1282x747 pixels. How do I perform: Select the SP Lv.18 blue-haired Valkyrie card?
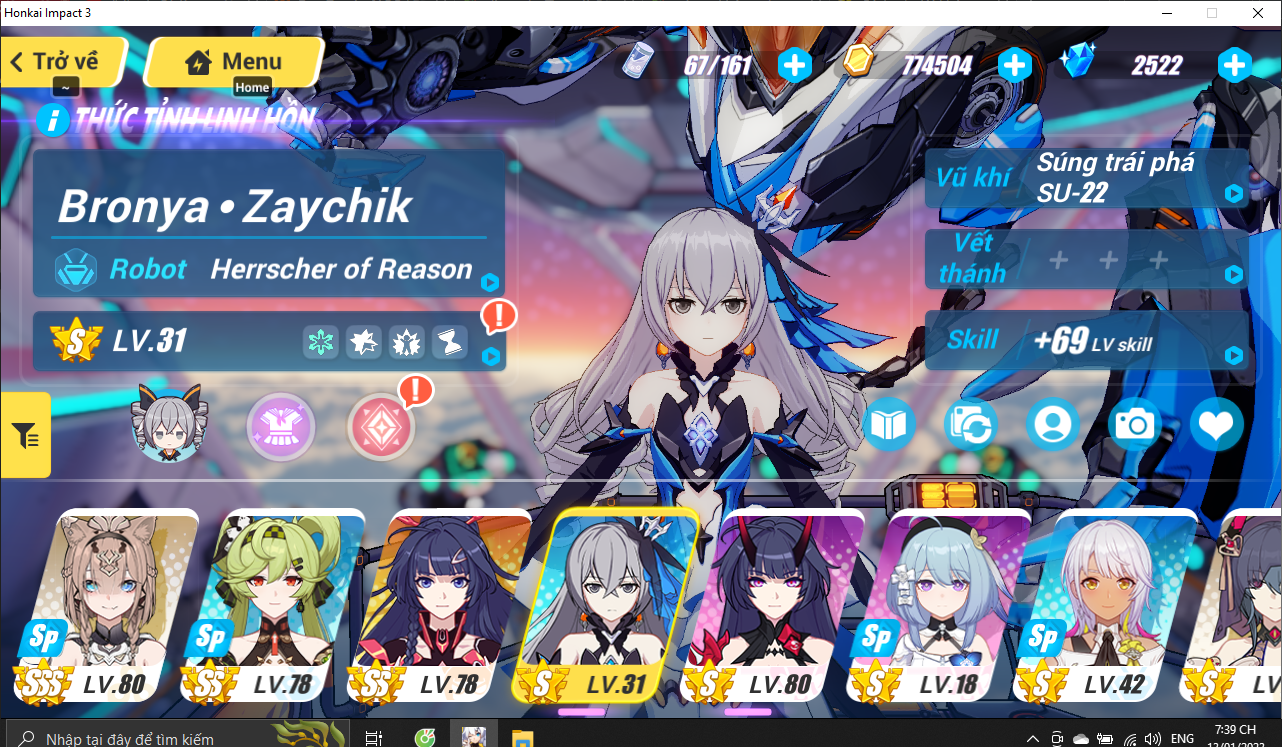957,600
